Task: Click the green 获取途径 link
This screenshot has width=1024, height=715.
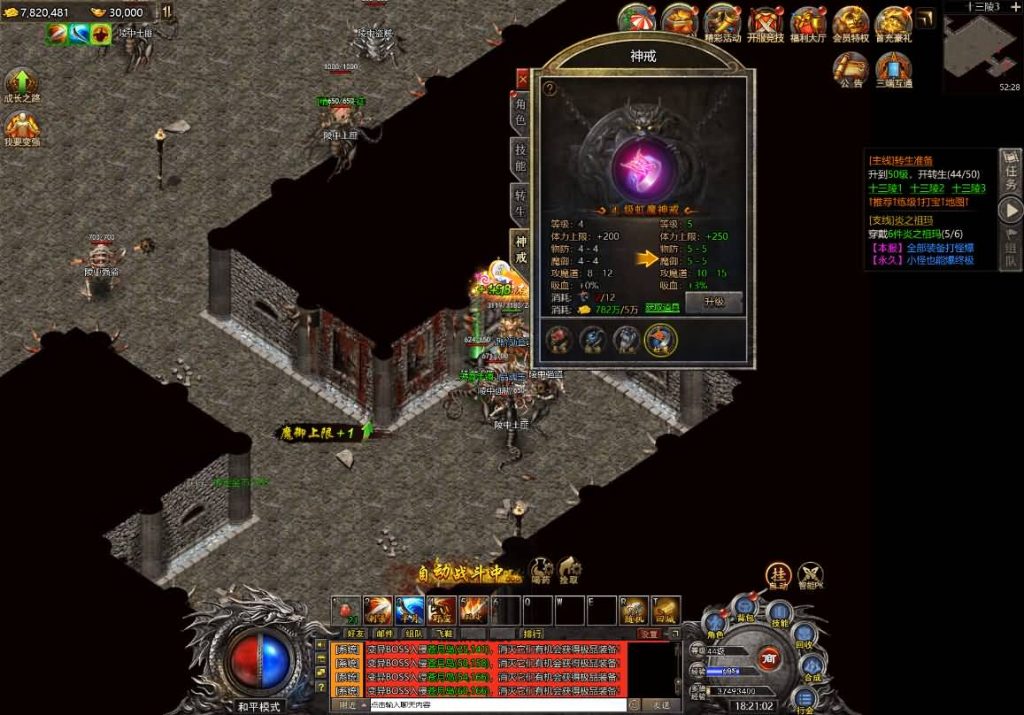Action: [x=661, y=307]
